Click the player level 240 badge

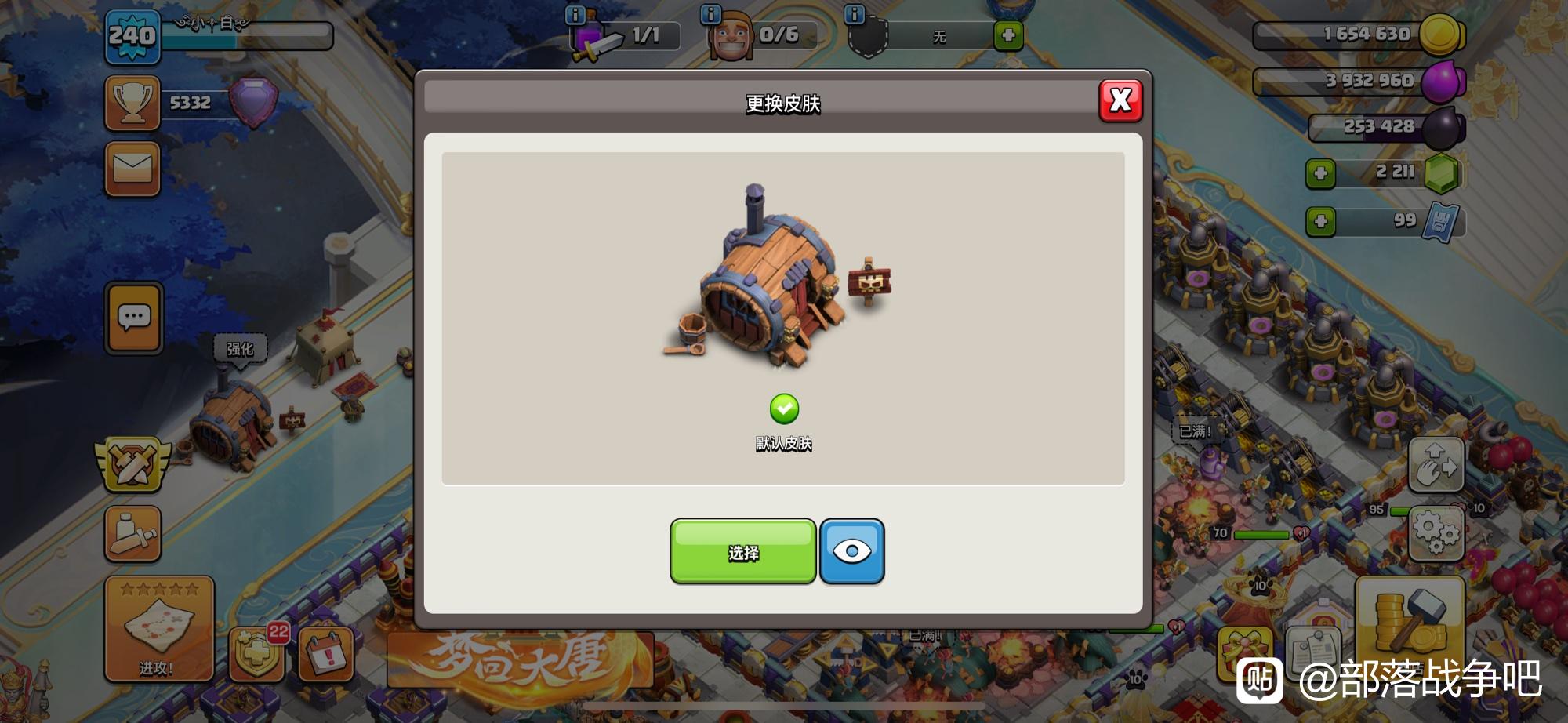pos(132,36)
